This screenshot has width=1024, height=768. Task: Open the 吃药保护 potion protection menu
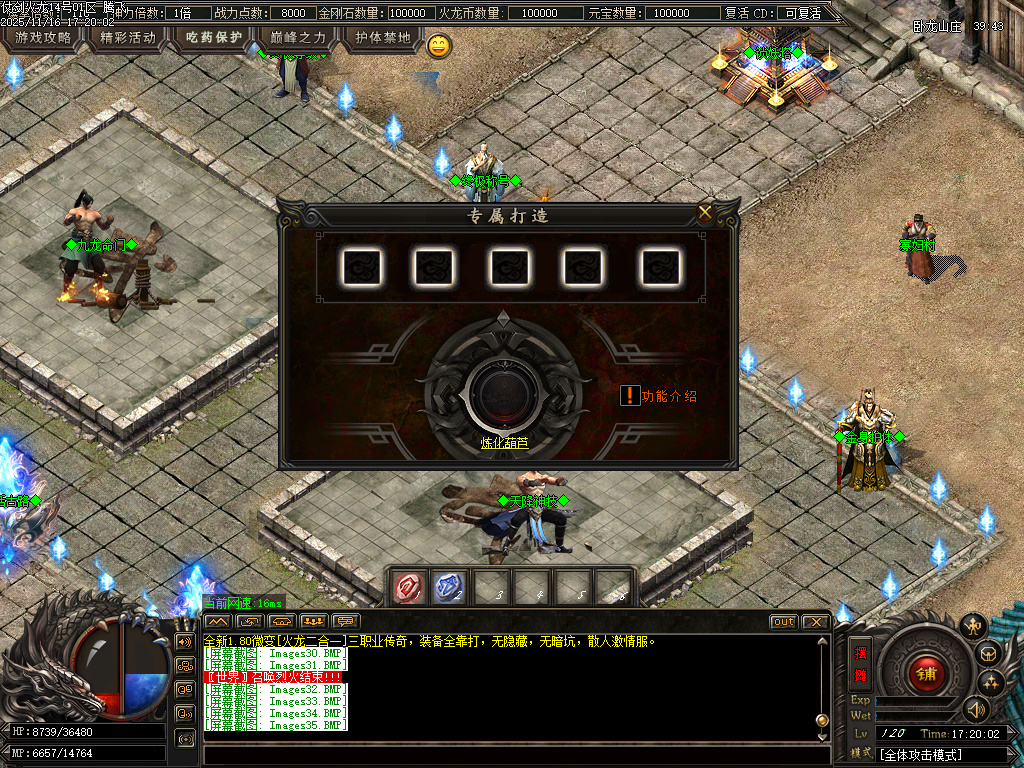[214, 38]
